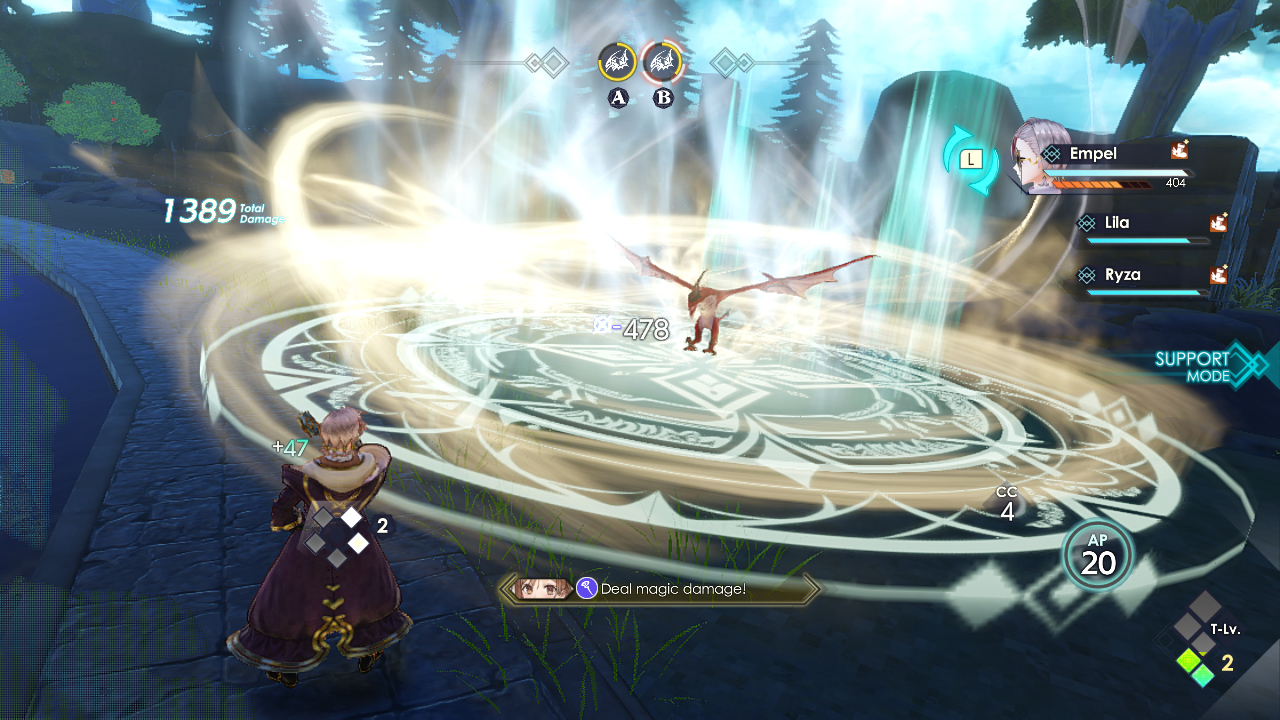Open Empel's core item boot icon
Viewport: 1280px width, 720px height.
pos(1180,152)
